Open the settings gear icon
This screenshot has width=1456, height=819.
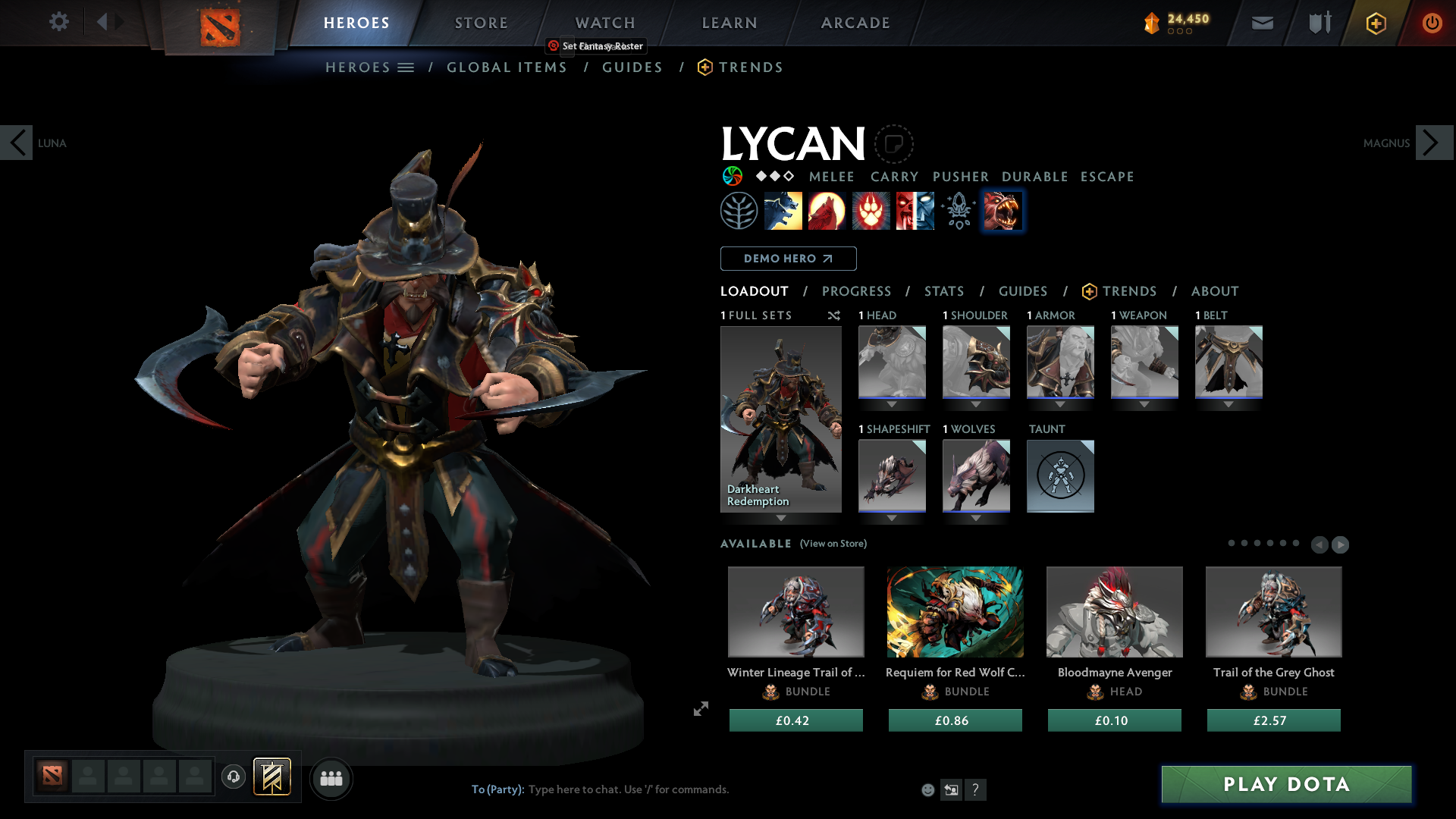59,22
